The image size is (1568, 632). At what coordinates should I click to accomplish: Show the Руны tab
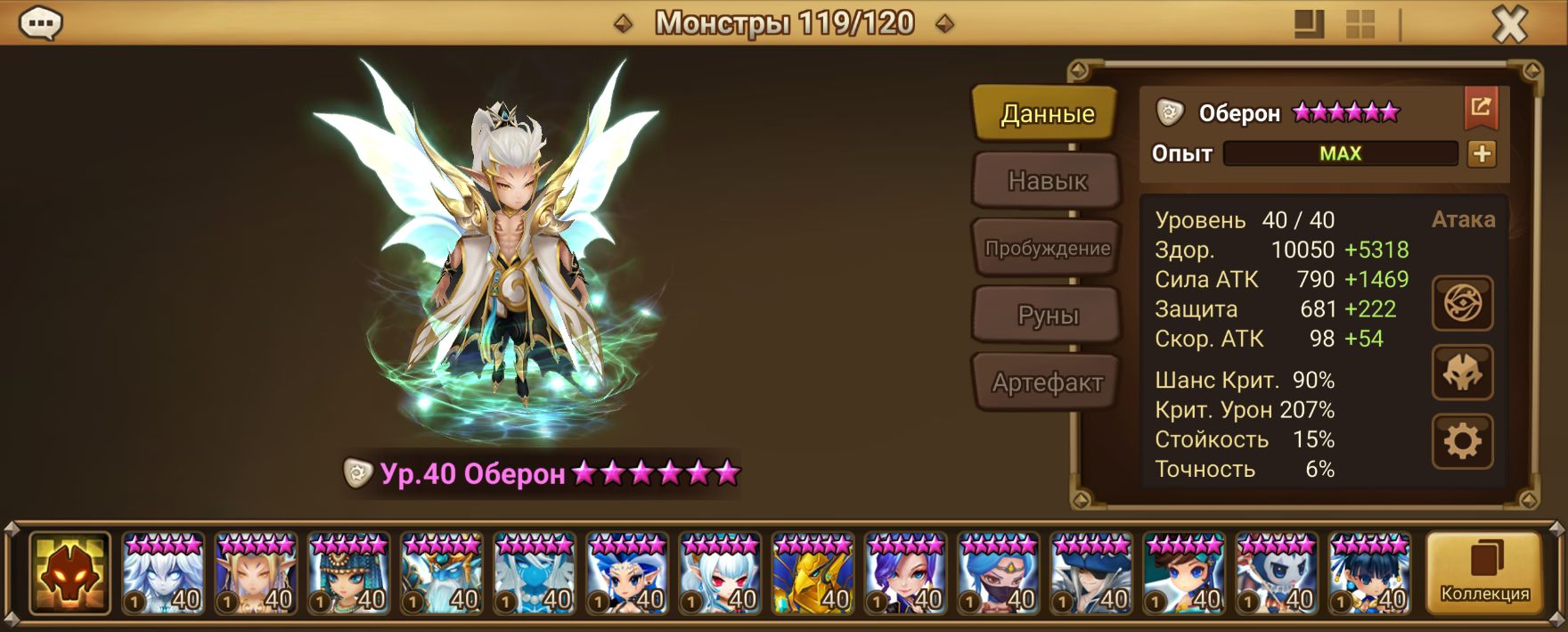pos(1047,316)
